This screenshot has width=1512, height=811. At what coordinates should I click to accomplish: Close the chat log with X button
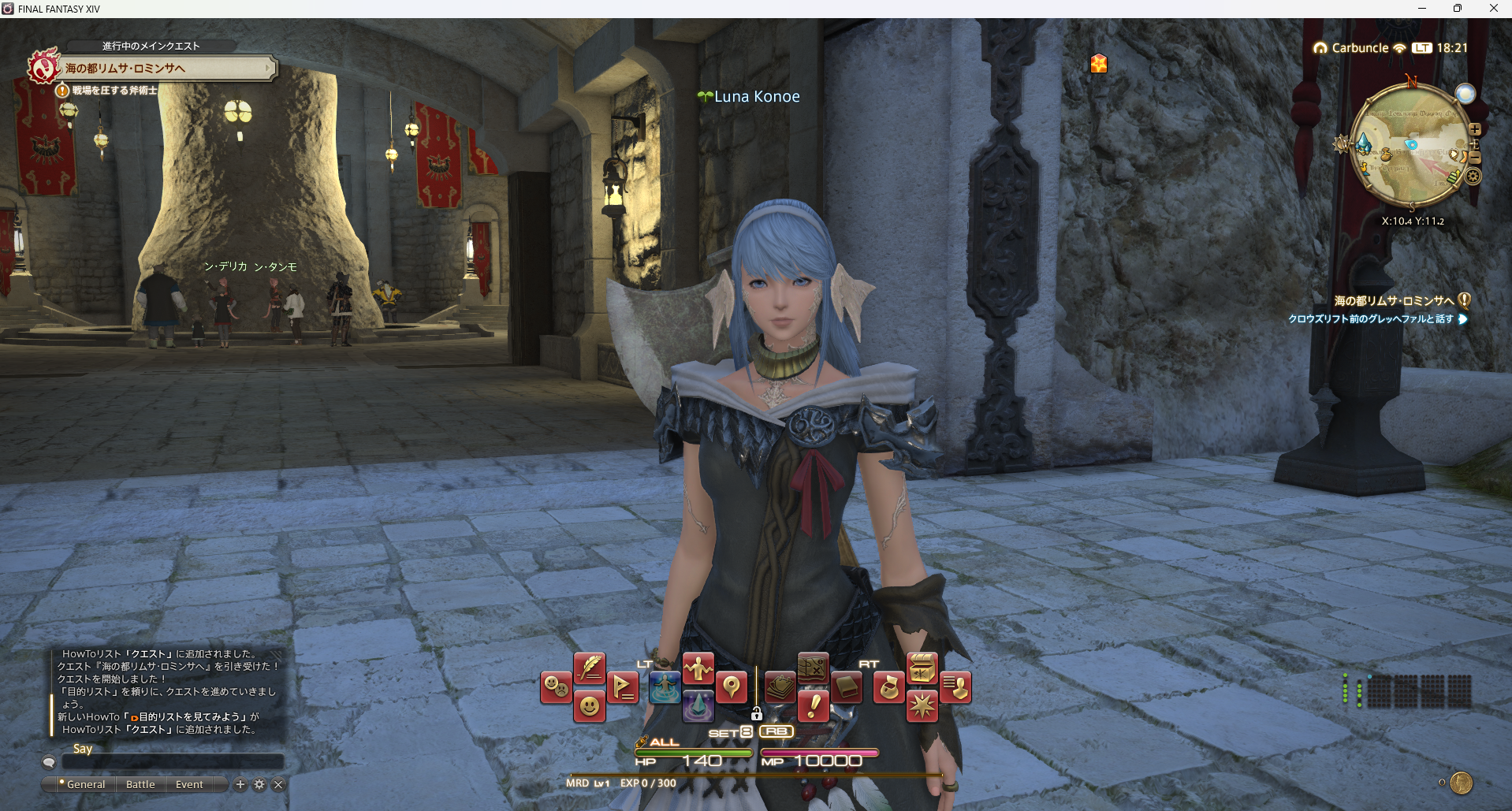278,784
